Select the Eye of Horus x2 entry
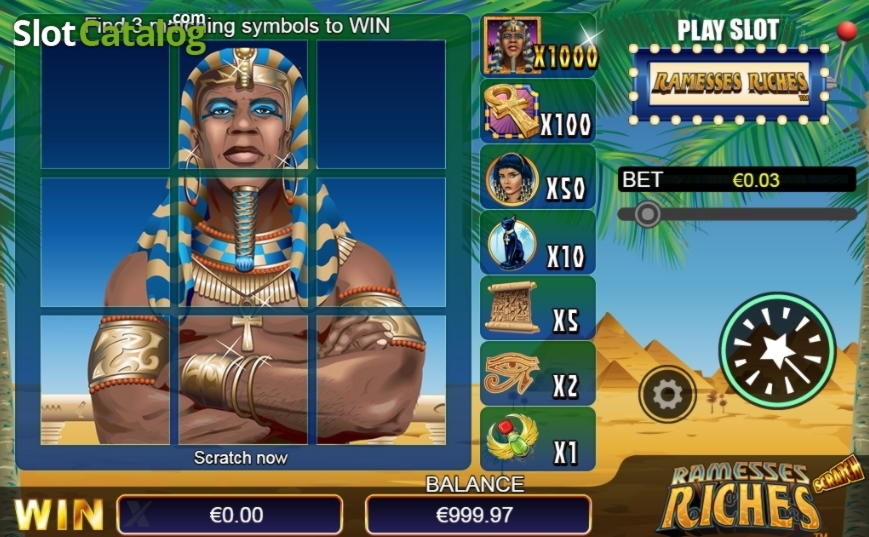The width and height of the screenshot is (869, 537). point(538,374)
